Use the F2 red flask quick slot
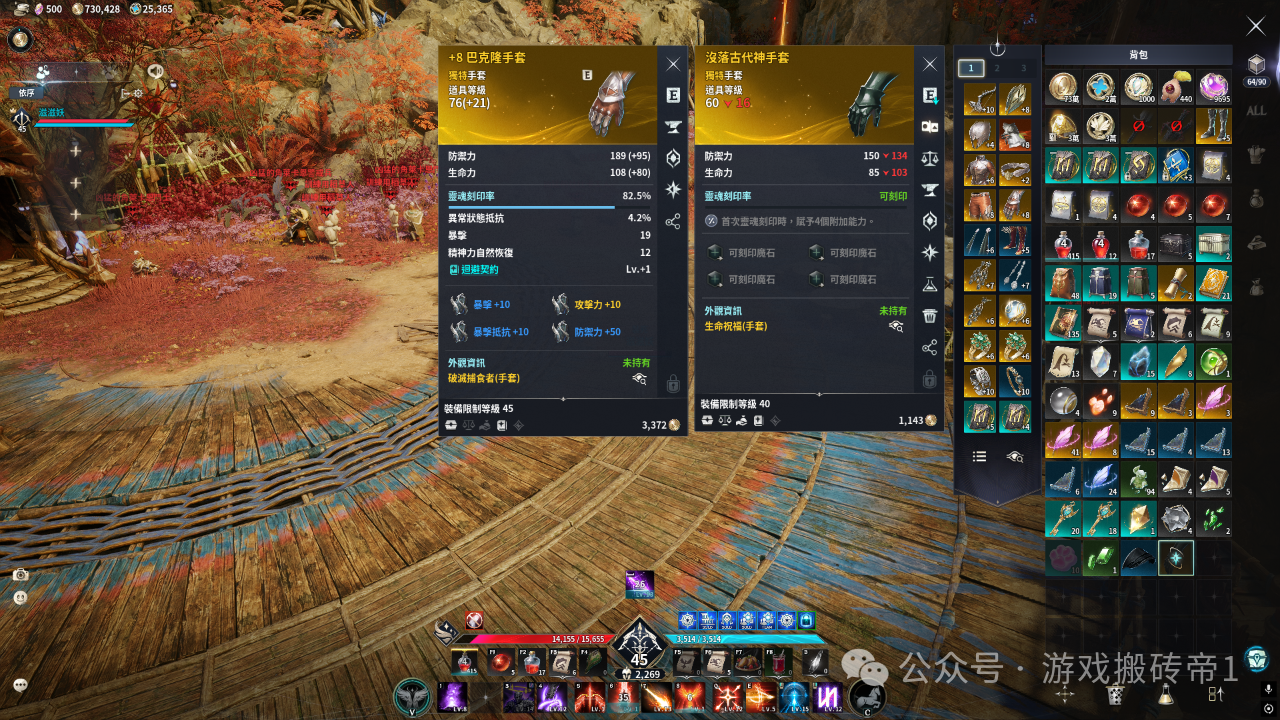The height and width of the screenshot is (720, 1280). 532,662
